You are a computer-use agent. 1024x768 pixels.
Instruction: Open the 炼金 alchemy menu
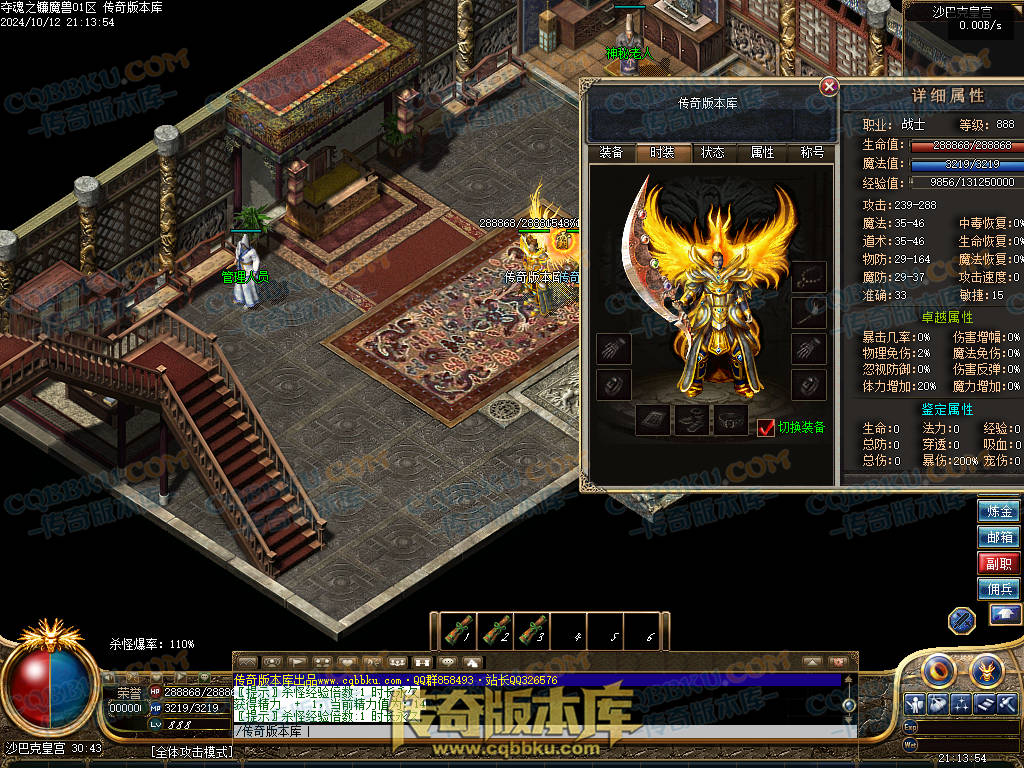click(999, 511)
